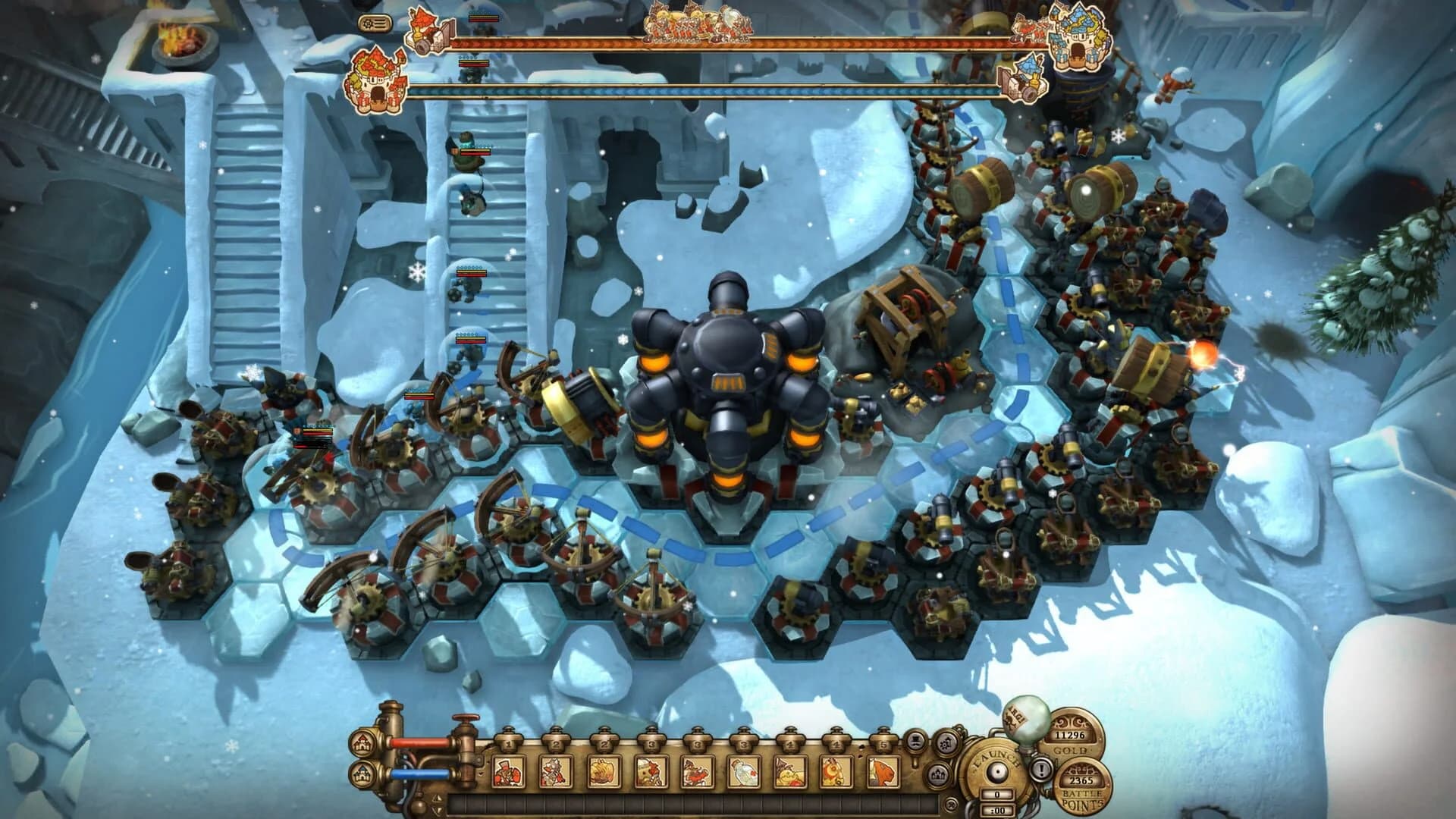Expand the small arrow left of unit slot 1
1456x819 pixels.
point(479,773)
